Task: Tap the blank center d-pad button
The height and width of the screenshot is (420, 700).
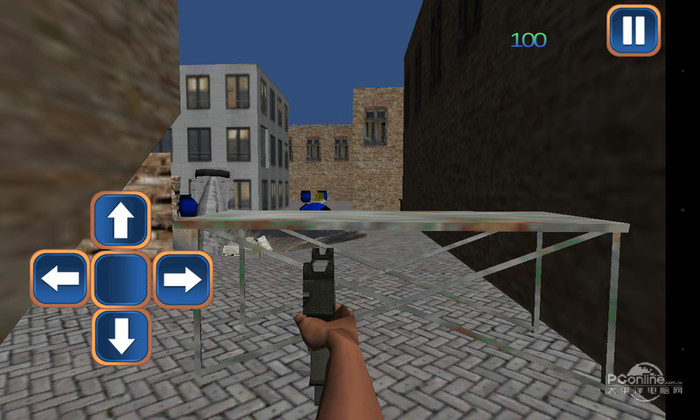Action: click(121, 279)
